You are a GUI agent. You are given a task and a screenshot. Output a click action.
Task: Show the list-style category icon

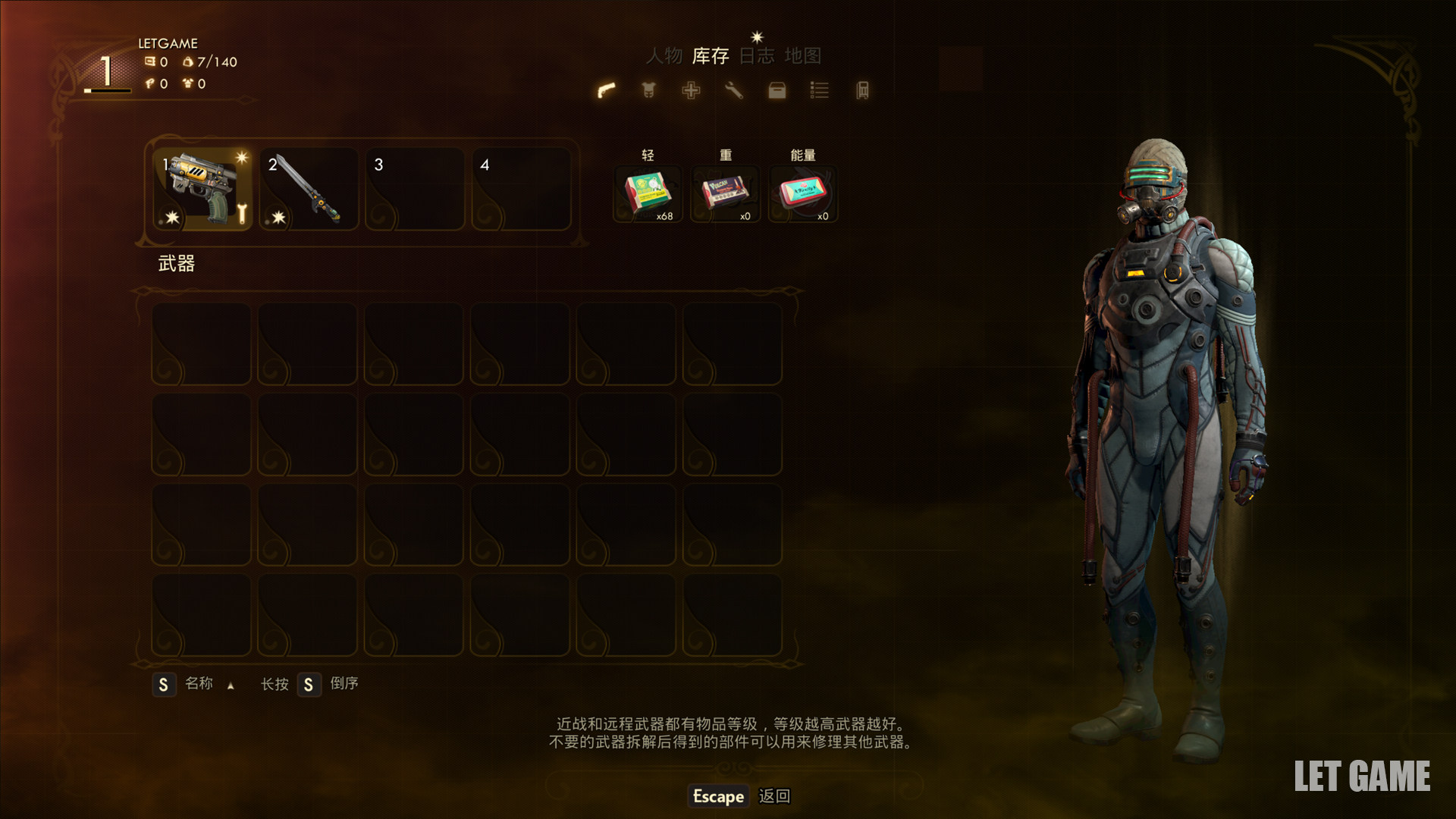point(819,91)
